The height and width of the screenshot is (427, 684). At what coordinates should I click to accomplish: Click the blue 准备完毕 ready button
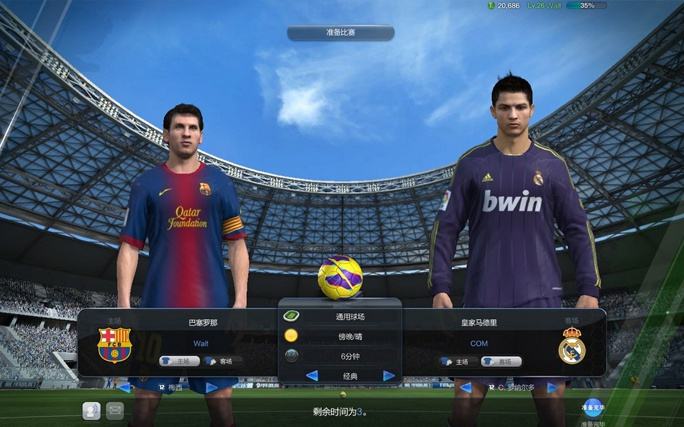coord(593,407)
